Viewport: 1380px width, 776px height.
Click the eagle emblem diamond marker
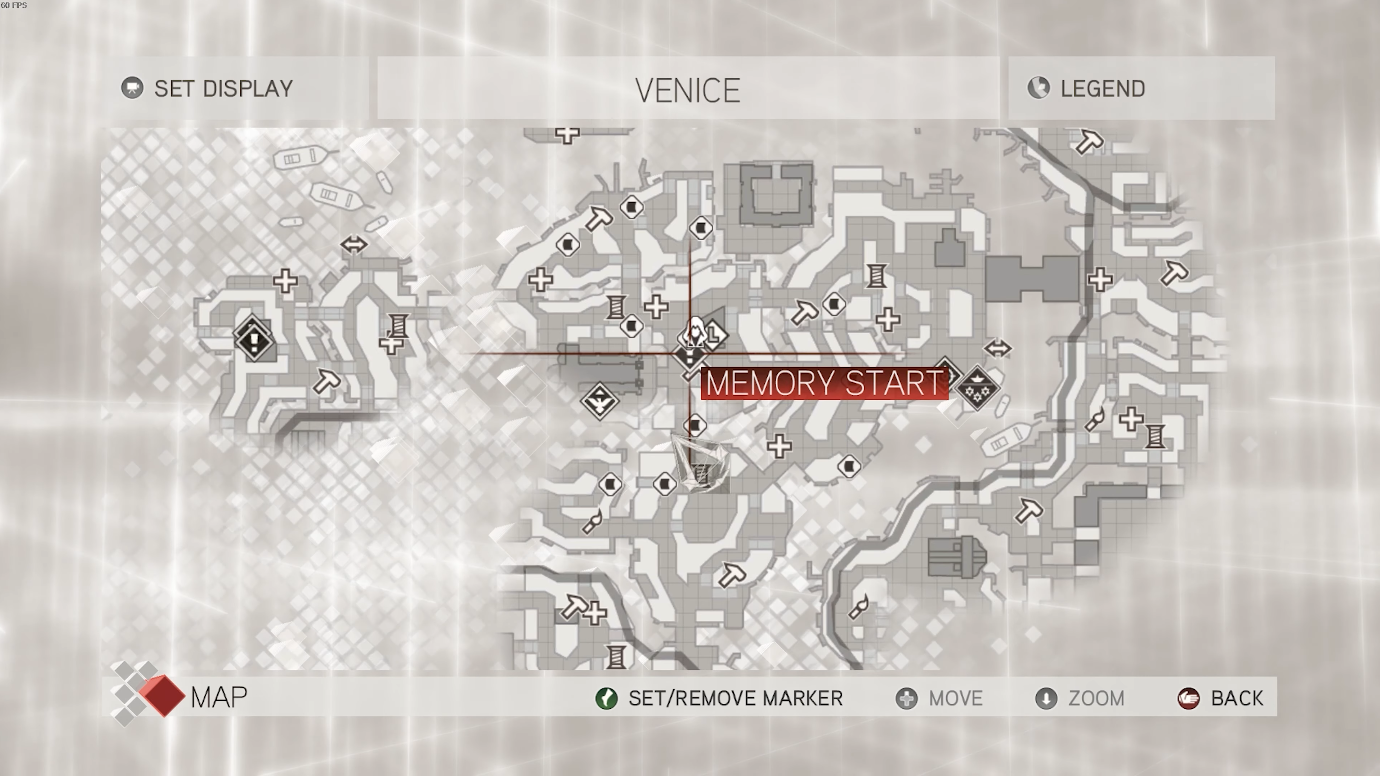pos(600,402)
